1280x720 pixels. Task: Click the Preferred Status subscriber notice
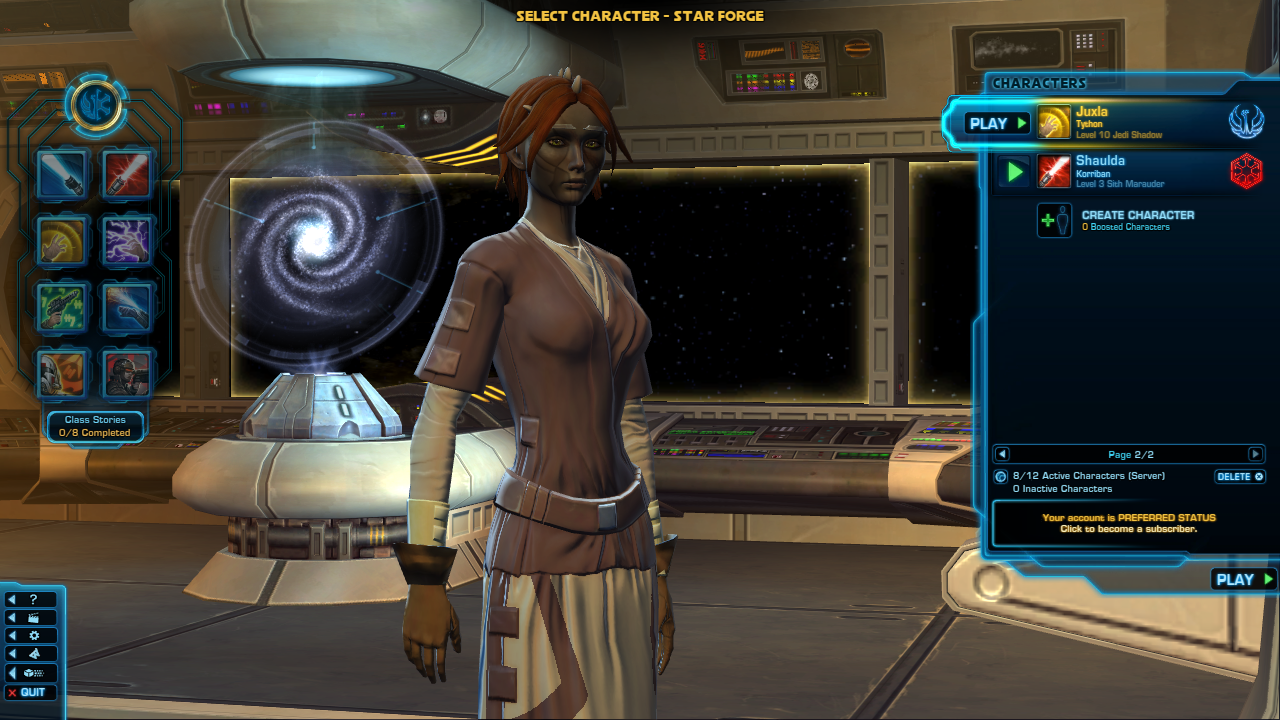tap(1128, 523)
